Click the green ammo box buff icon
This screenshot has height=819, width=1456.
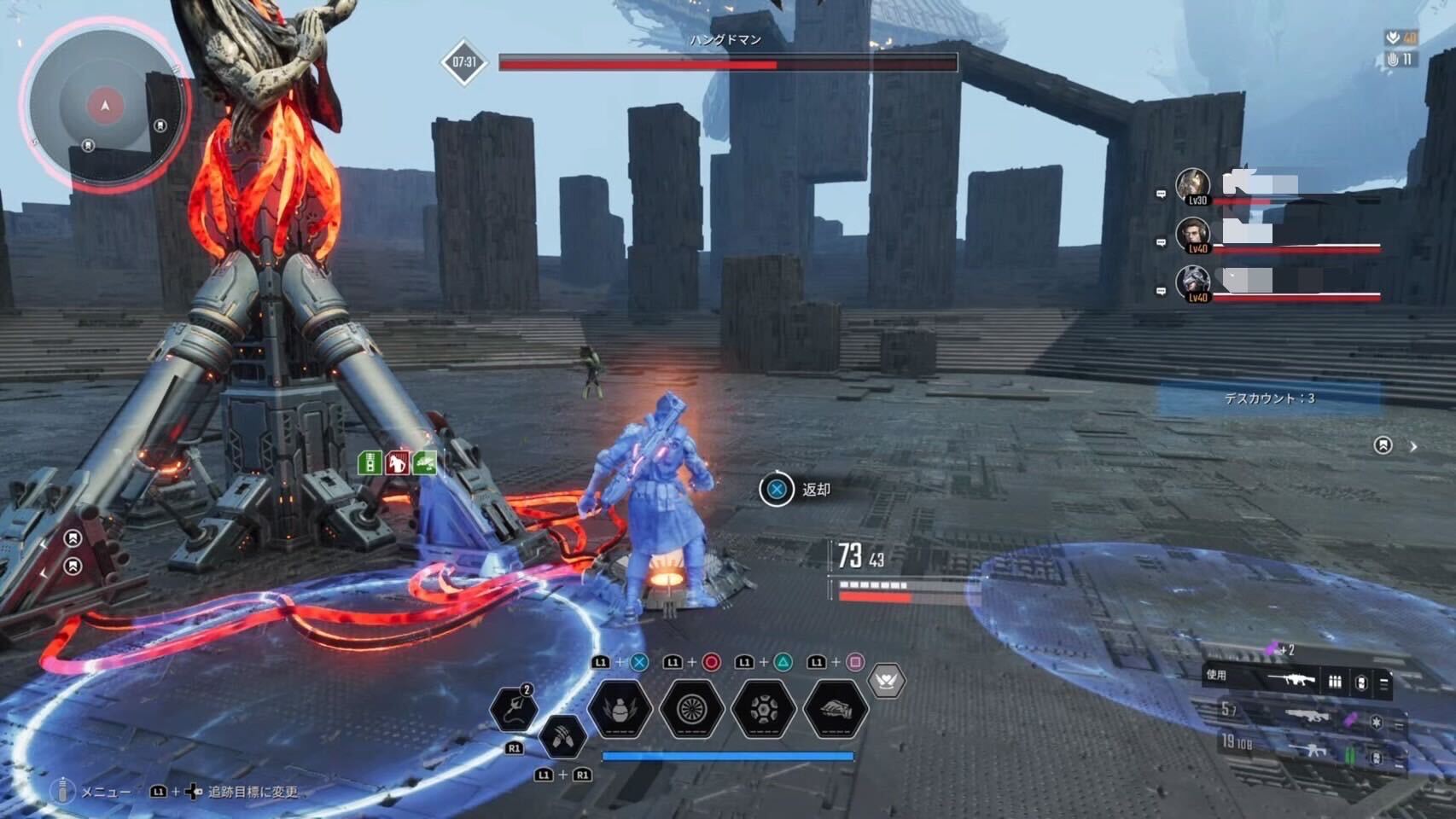[x=370, y=462]
